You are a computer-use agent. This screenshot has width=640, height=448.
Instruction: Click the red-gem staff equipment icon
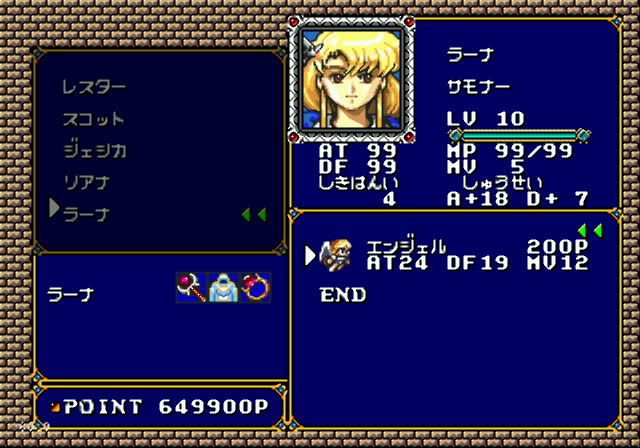pyautogui.click(x=189, y=289)
